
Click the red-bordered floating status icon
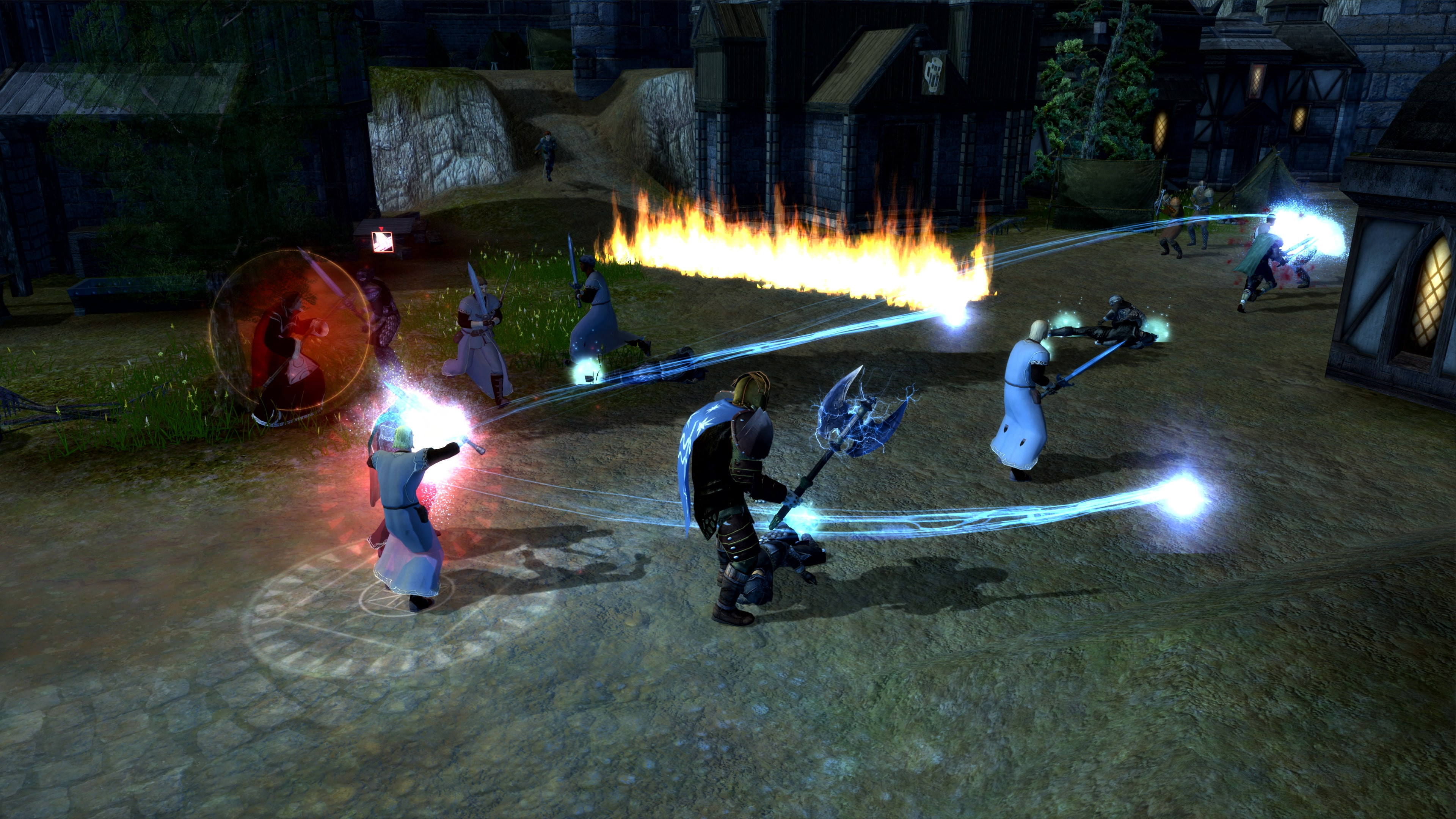(x=381, y=240)
